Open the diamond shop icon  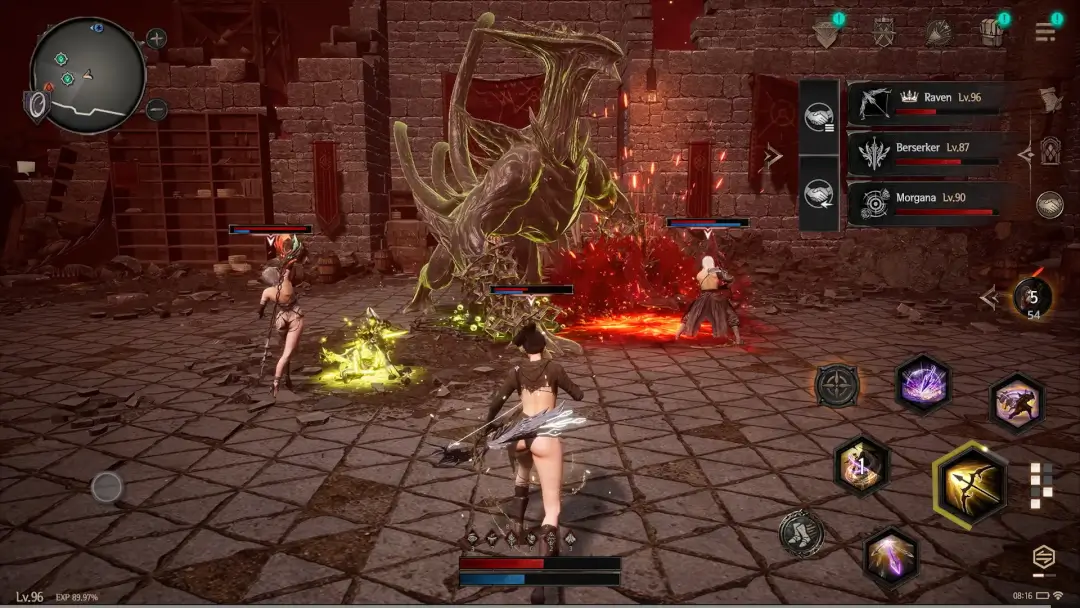pyautogui.click(x=826, y=33)
